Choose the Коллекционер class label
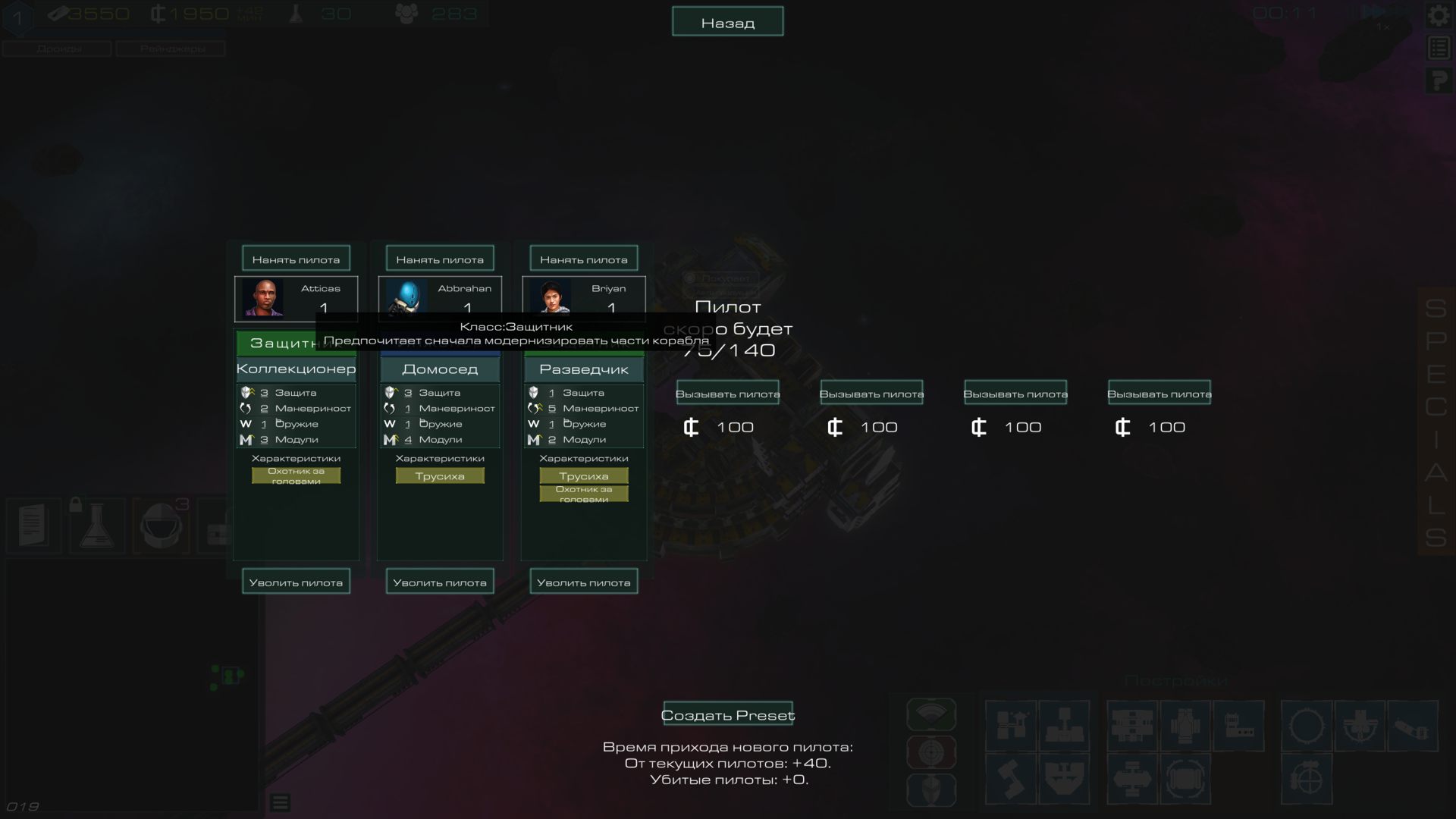The height and width of the screenshot is (819, 1456). (296, 369)
